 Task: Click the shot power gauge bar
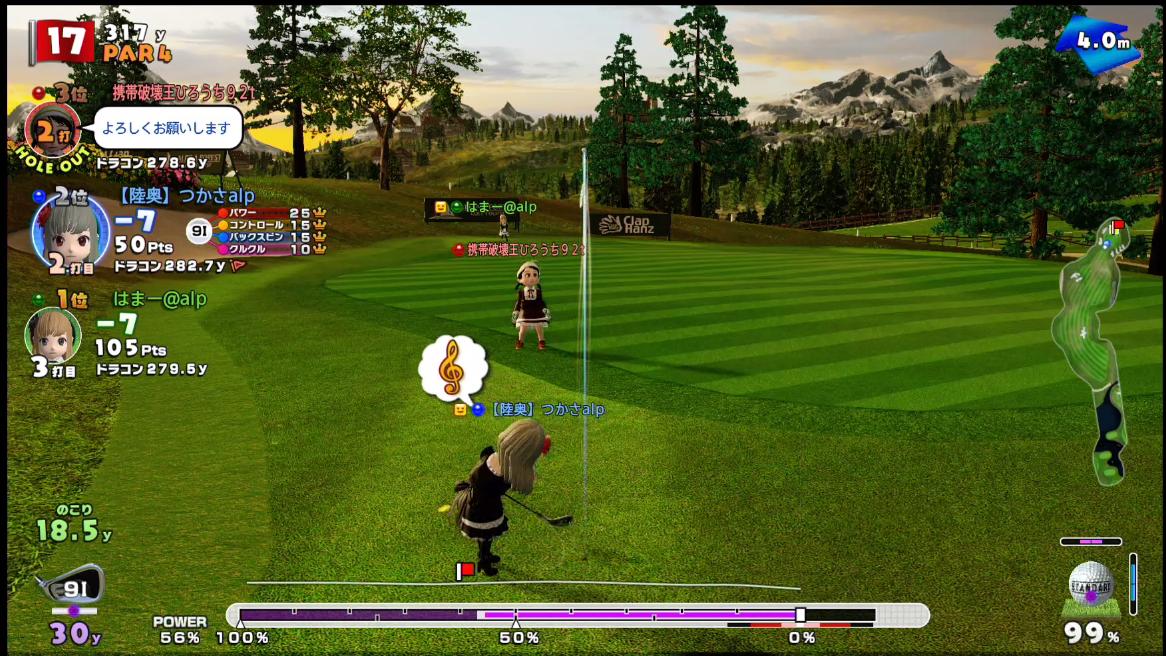(577, 615)
